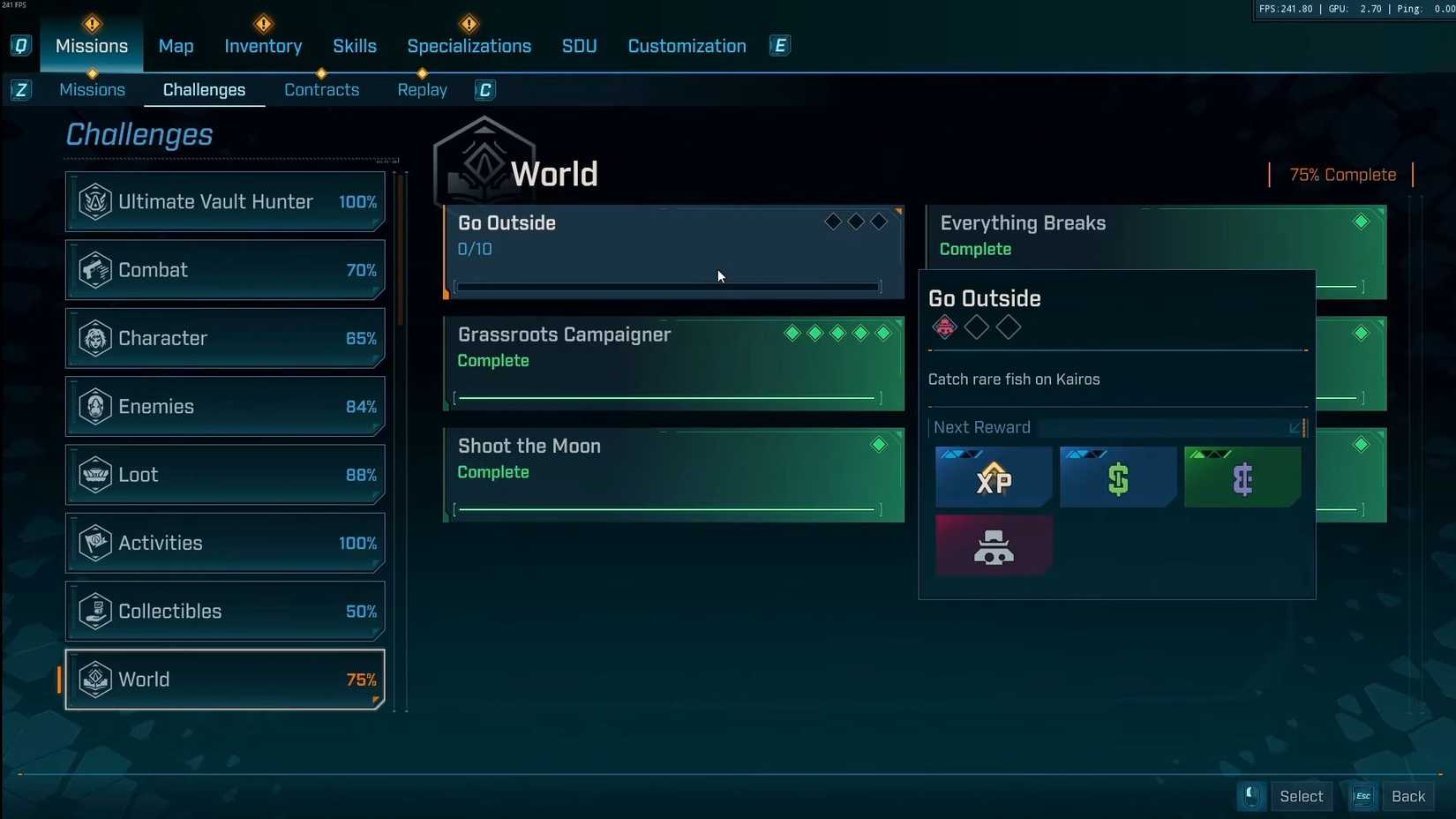Select the cash reward icon

tap(1117, 477)
